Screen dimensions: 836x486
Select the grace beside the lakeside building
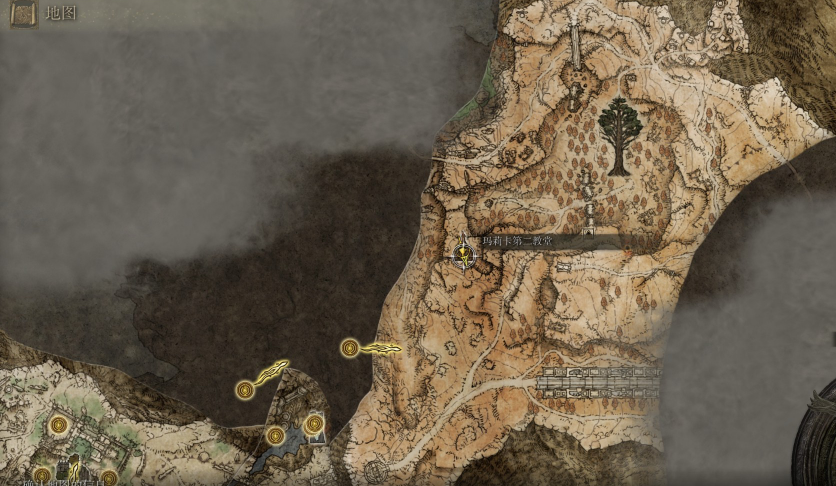point(314,425)
